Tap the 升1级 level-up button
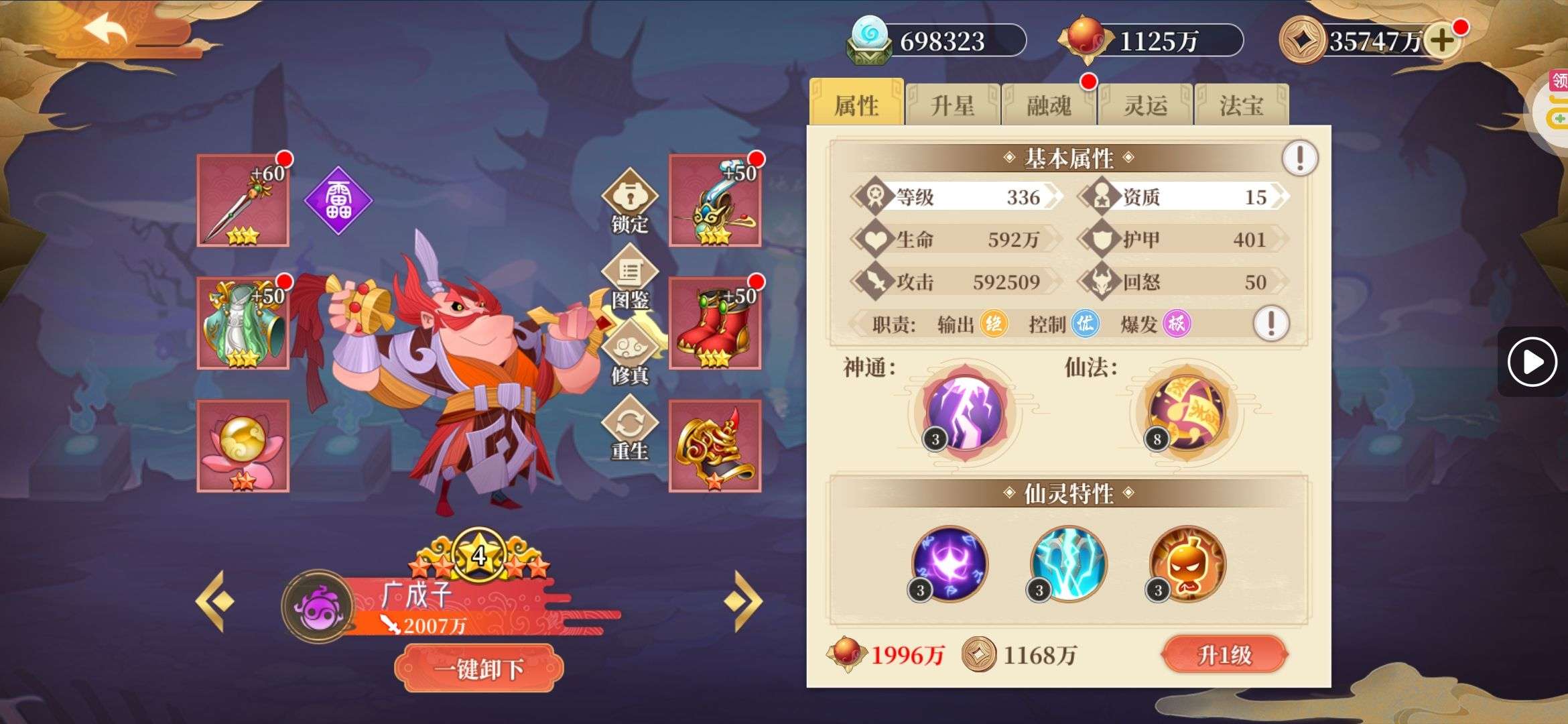Viewport: 1568px width, 724px height. coord(1224,654)
